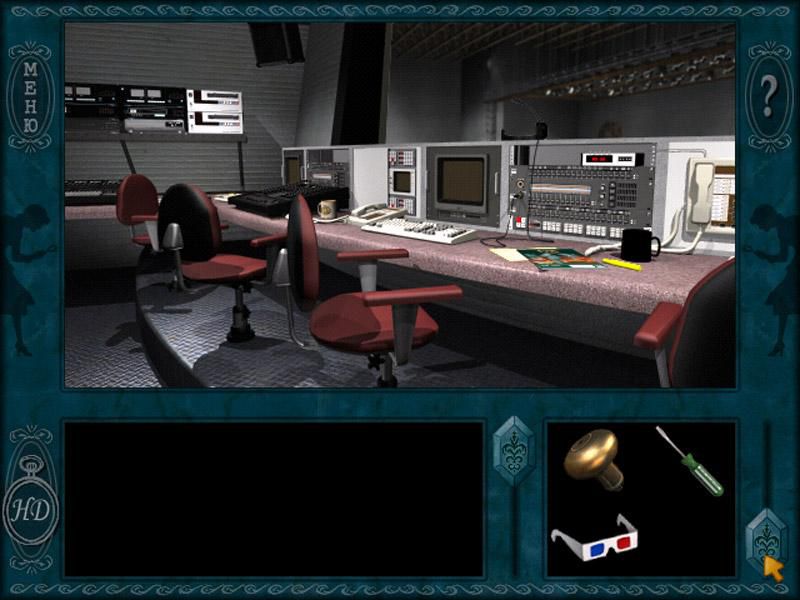Viewport: 800px width, 600px height.
Task: Click the scroll gem beside the text box
Action: (x=515, y=451)
